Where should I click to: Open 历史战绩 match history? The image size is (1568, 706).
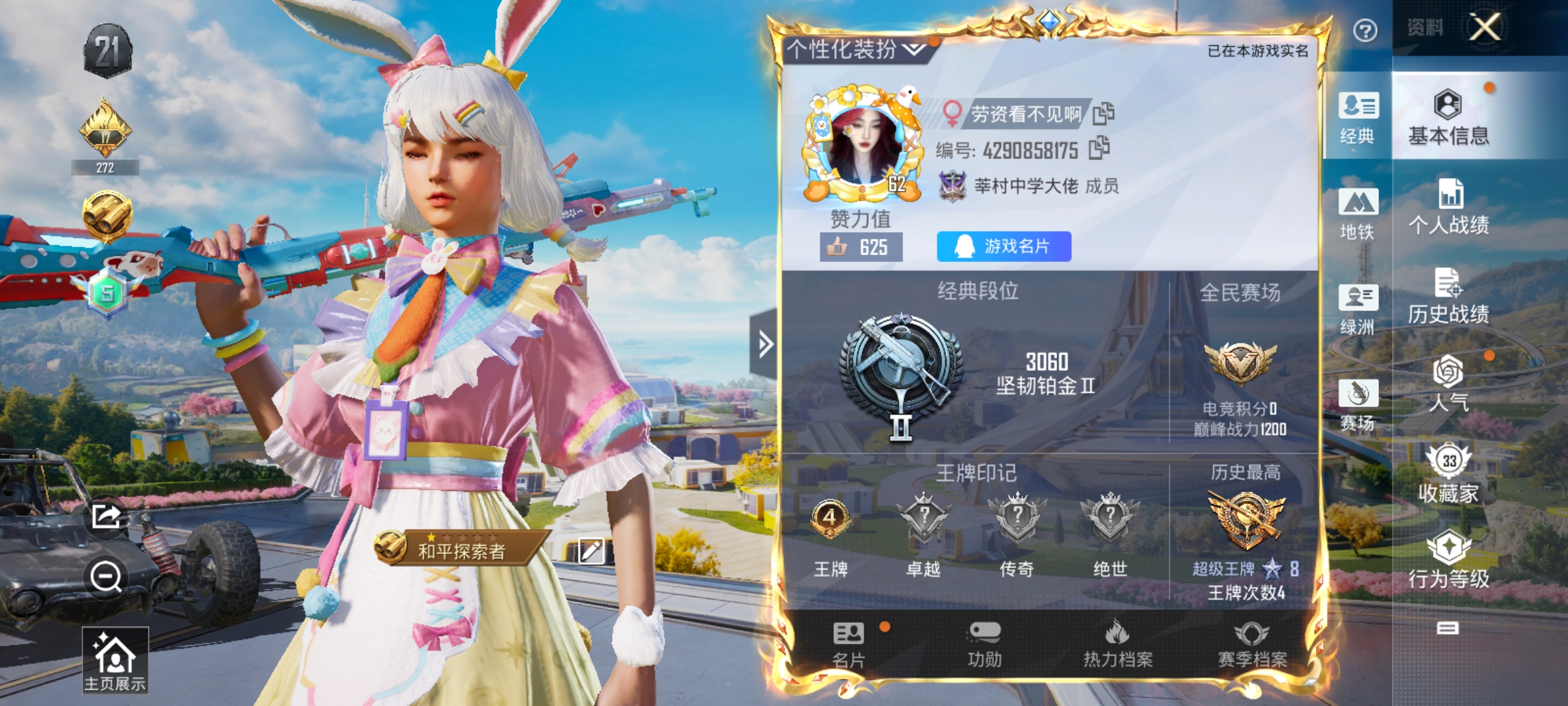pos(1448,297)
